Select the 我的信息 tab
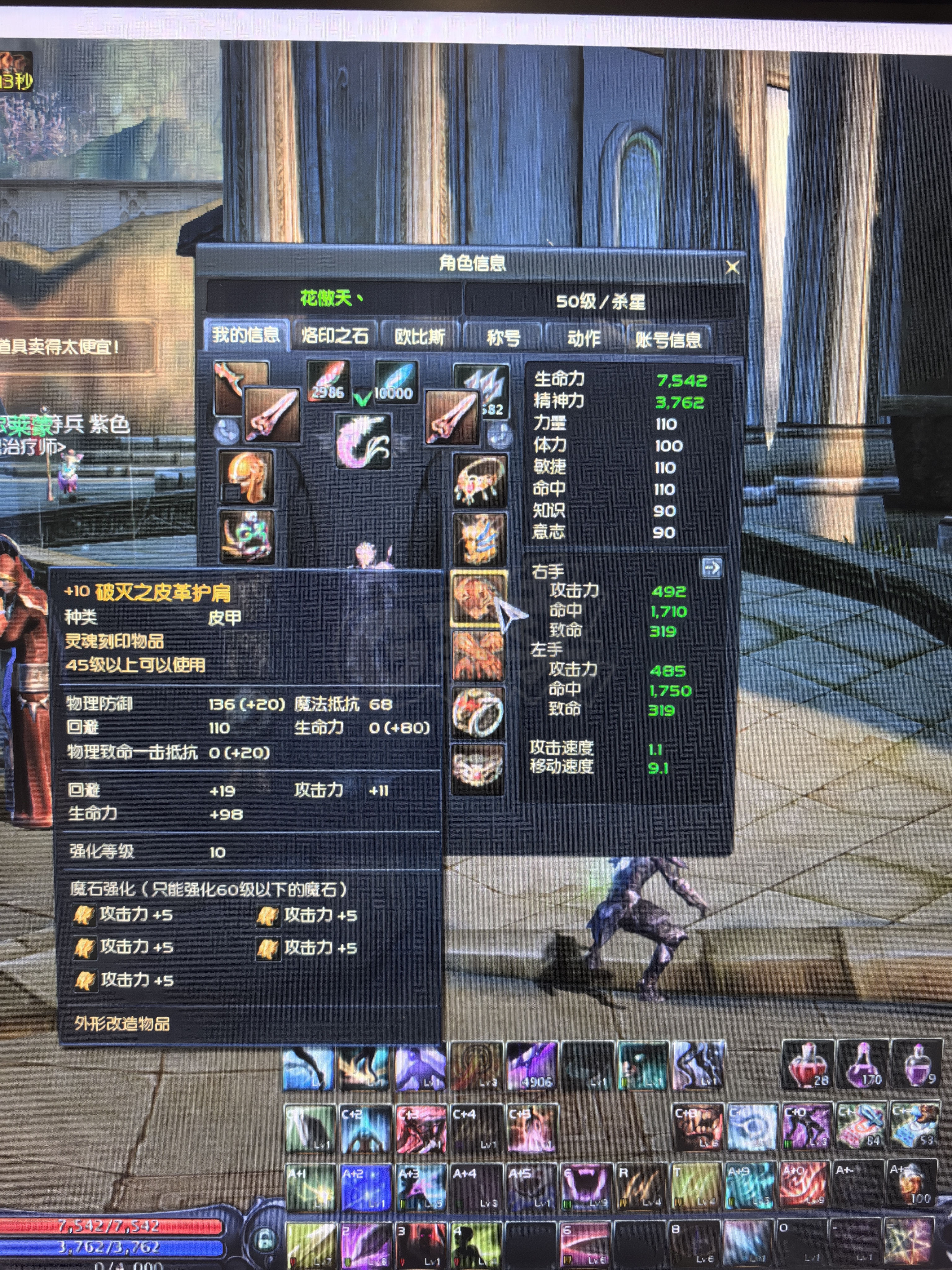Viewport: 952px width, 1270px height. (x=246, y=334)
